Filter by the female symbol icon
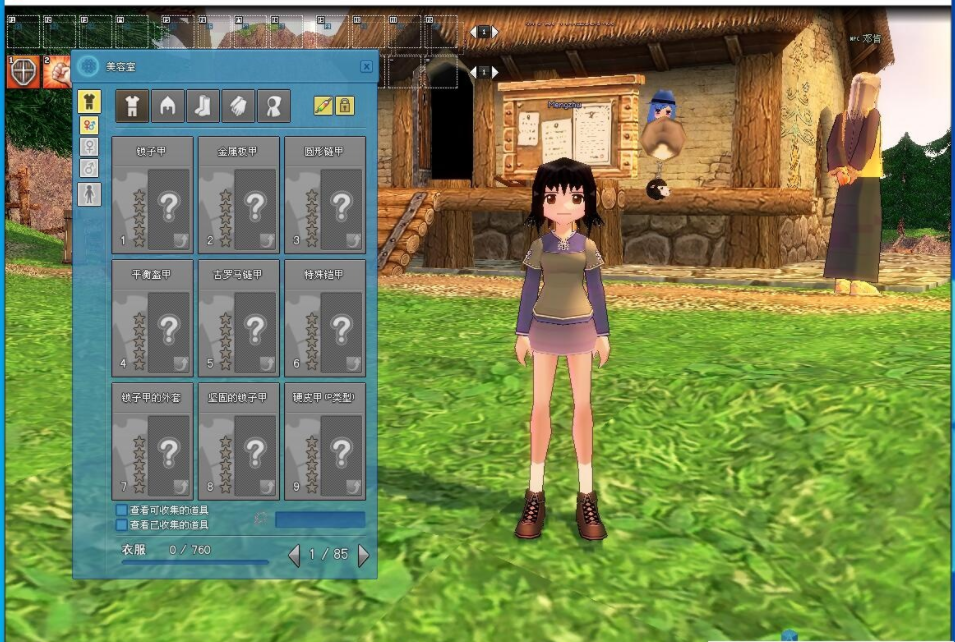This screenshot has height=642, width=955. 89,146
